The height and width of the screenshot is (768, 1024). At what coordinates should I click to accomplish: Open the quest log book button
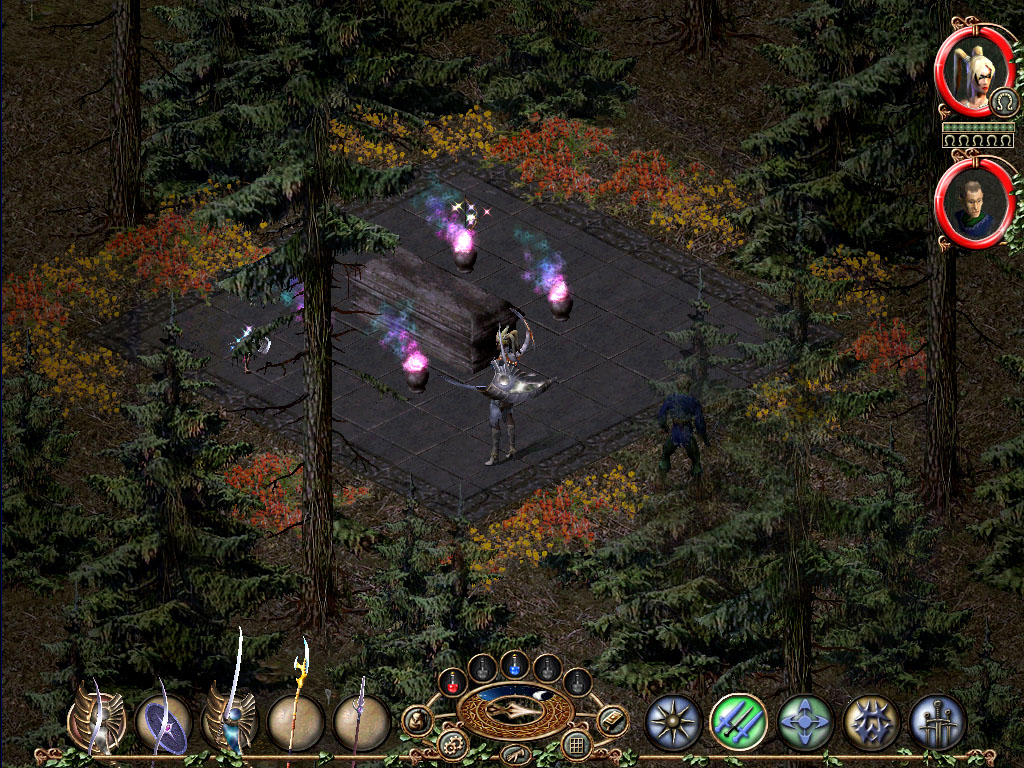[x=612, y=720]
